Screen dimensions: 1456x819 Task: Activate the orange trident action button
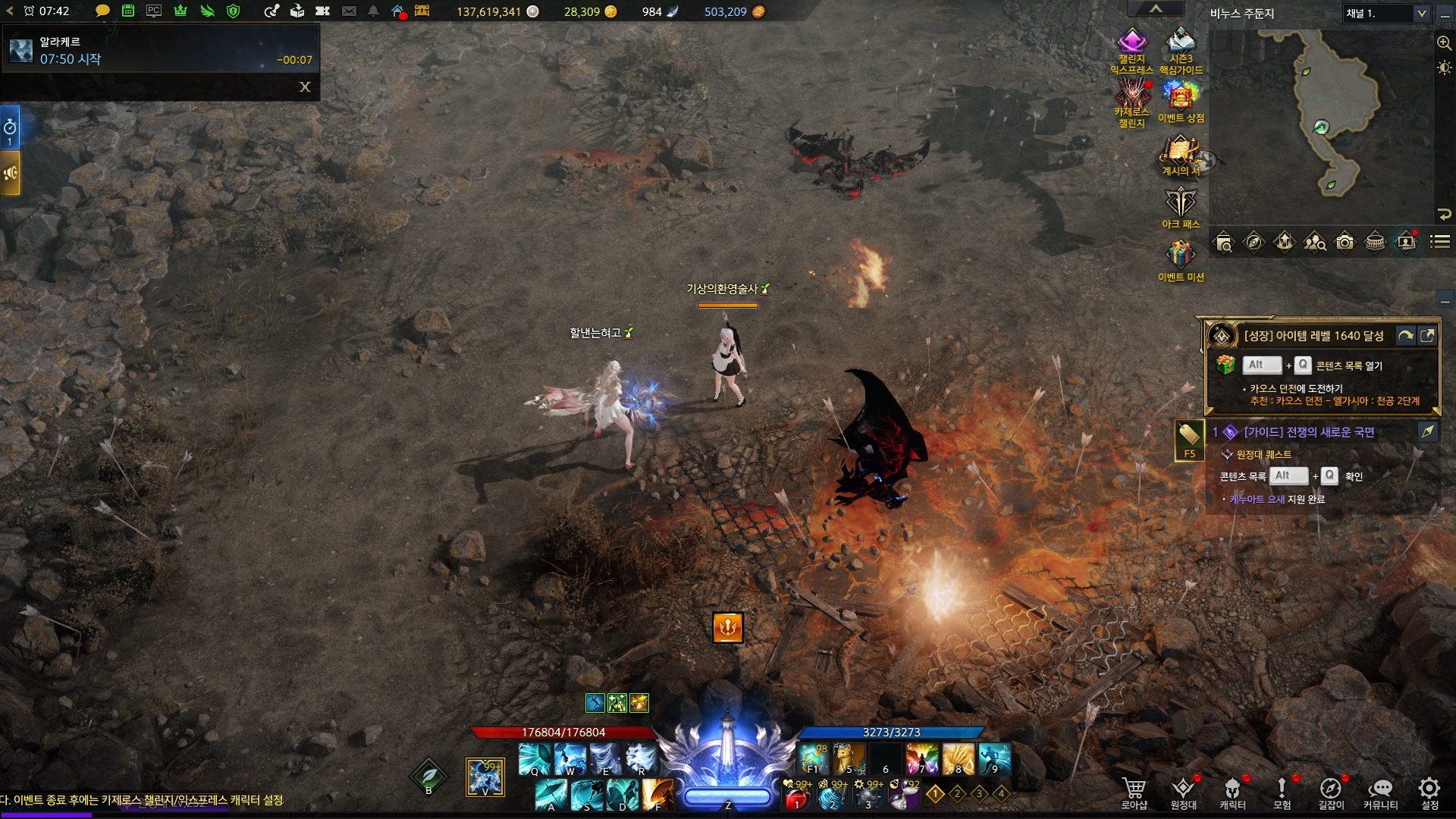point(727,627)
